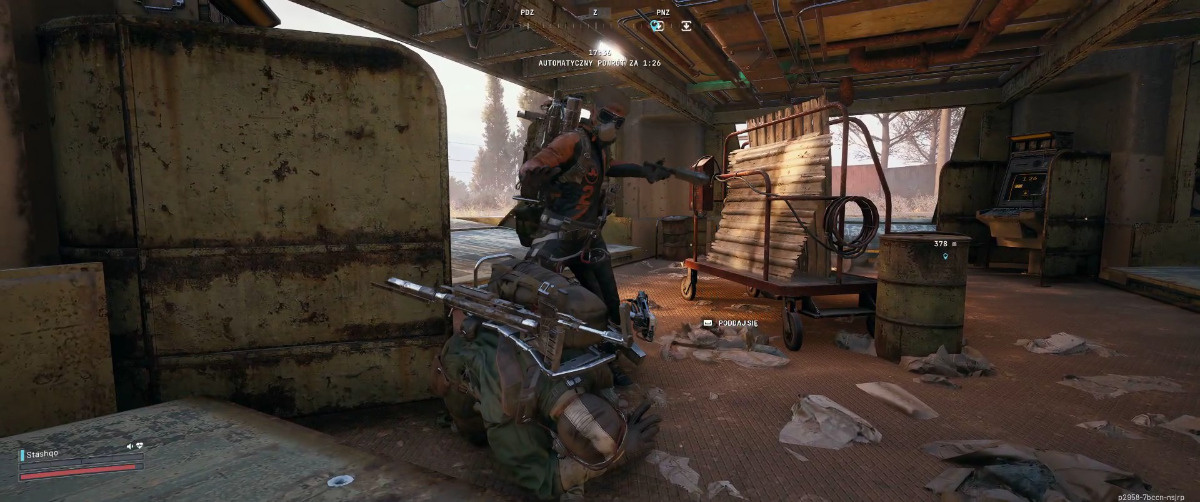
Task: Click the heart status icon beside the speaker
Action: pos(139,446)
